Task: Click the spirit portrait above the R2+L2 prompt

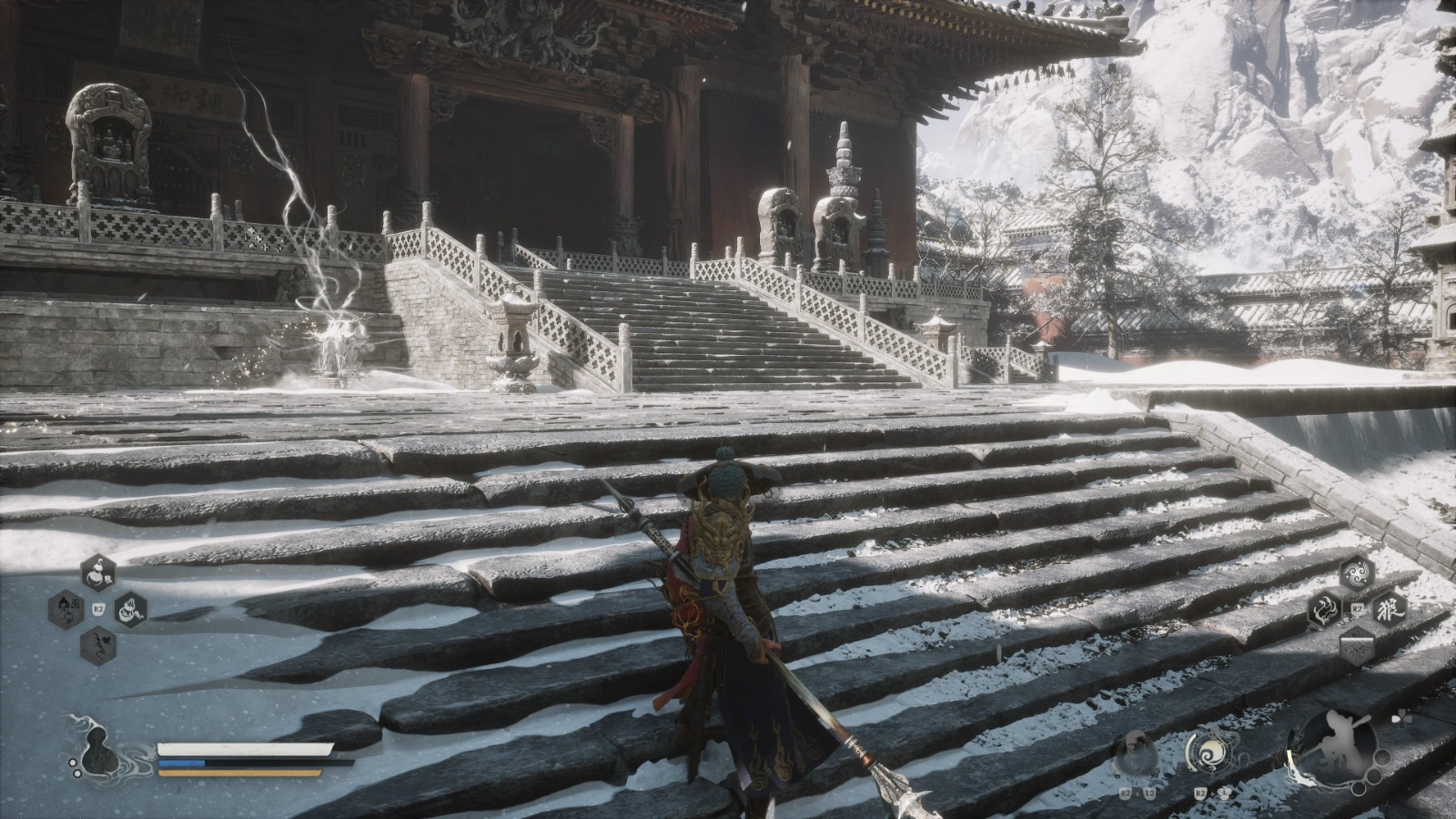Action: [x=1135, y=753]
